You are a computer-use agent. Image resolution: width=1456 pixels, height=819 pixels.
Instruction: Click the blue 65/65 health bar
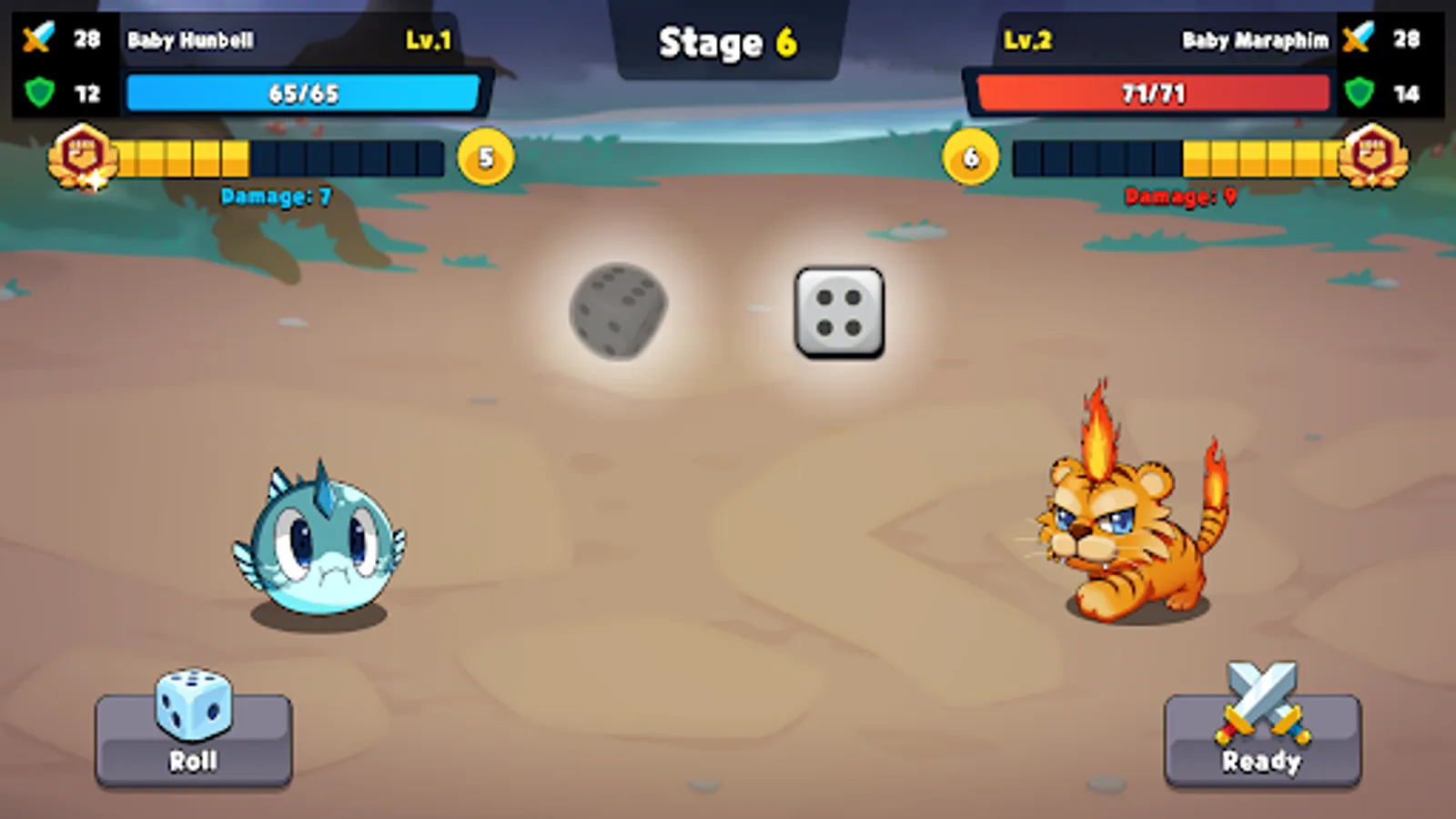click(305, 92)
